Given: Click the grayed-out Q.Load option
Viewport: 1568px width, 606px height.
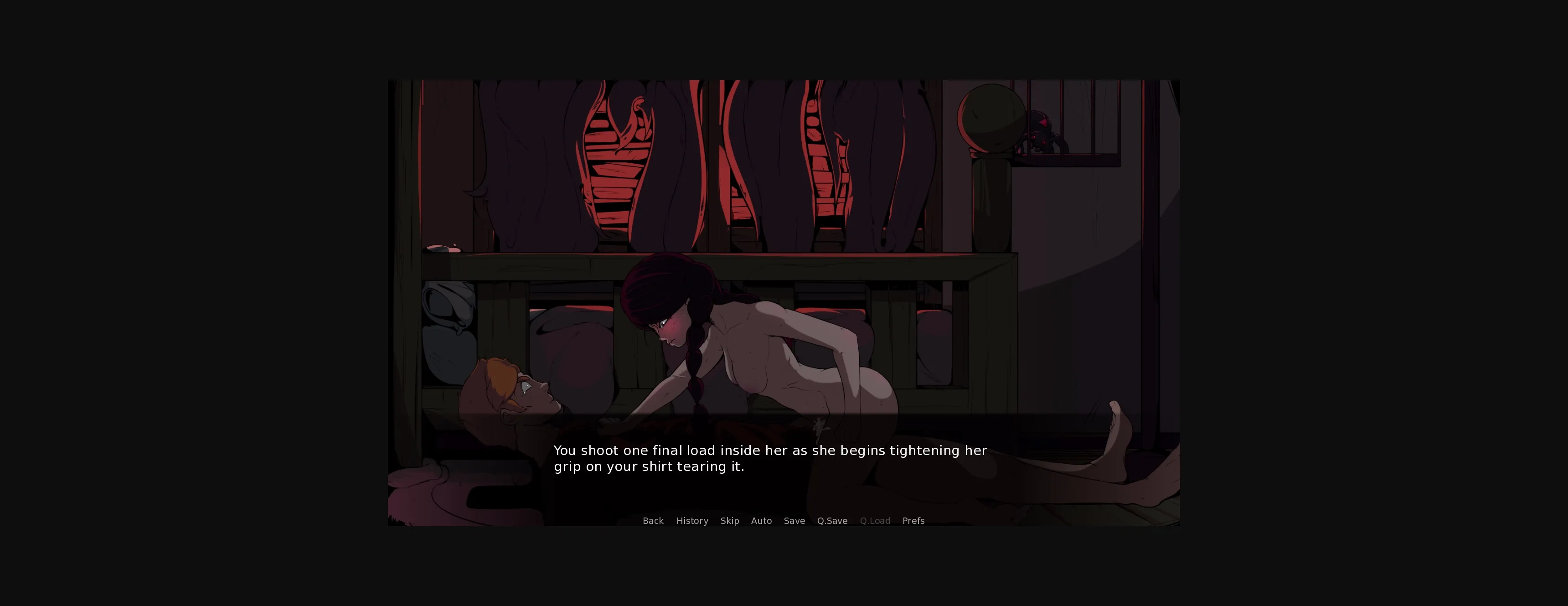Looking at the screenshot, I should [875, 521].
